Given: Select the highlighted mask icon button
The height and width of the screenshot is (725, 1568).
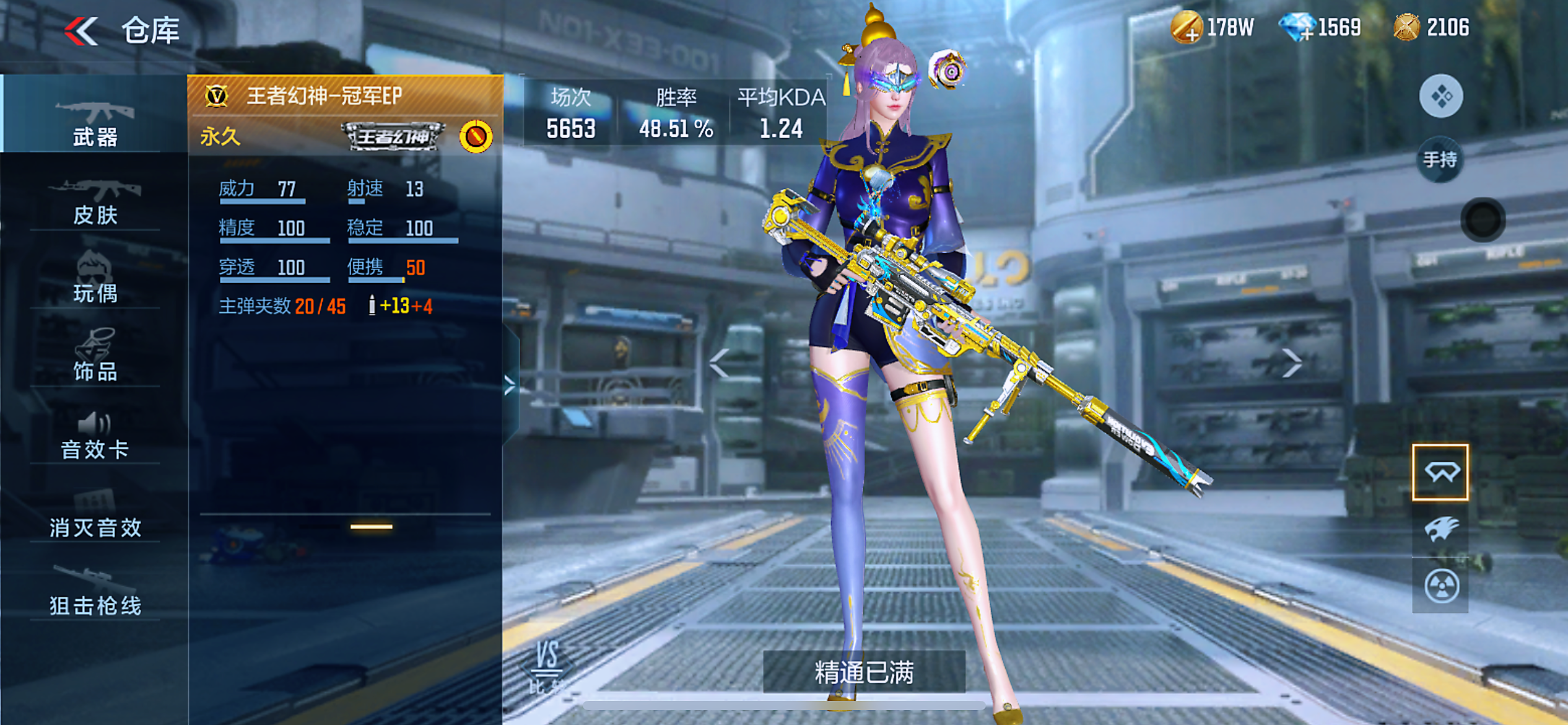Looking at the screenshot, I should click(x=1440, y=472).
